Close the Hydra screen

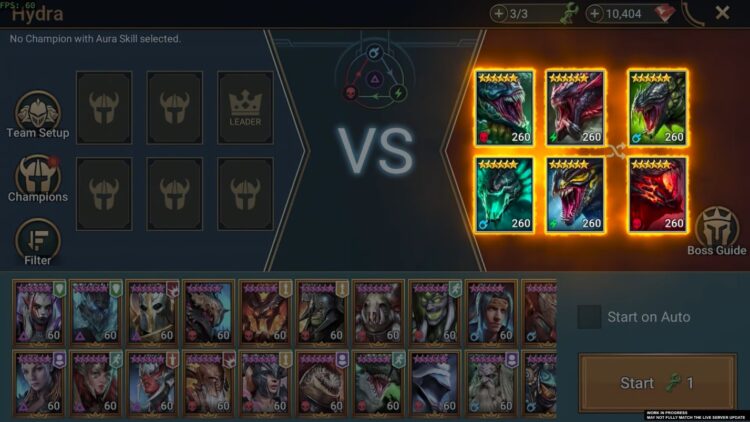click(x=722, y=13)
